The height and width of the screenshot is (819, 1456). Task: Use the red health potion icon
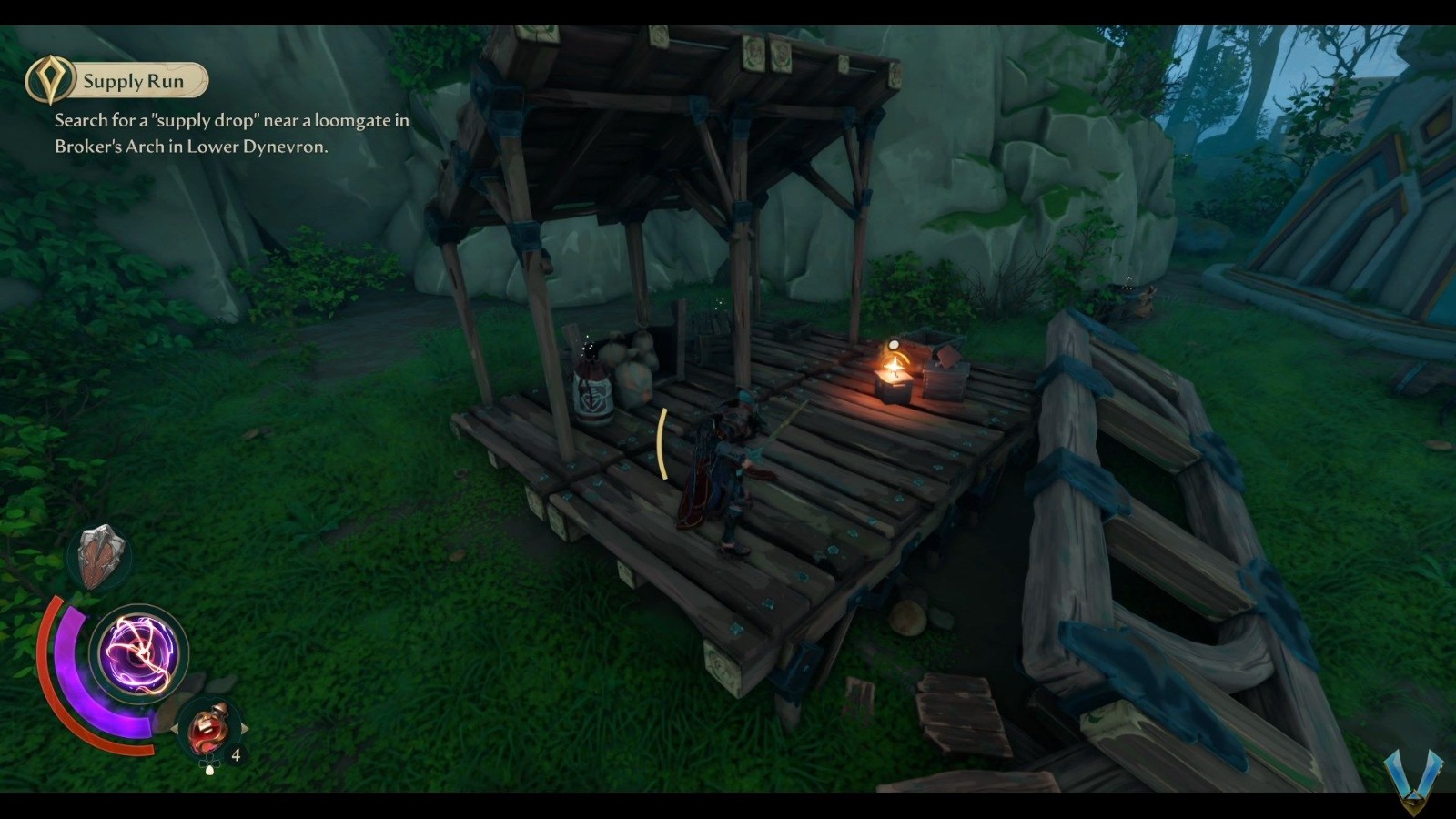(207, 729)
